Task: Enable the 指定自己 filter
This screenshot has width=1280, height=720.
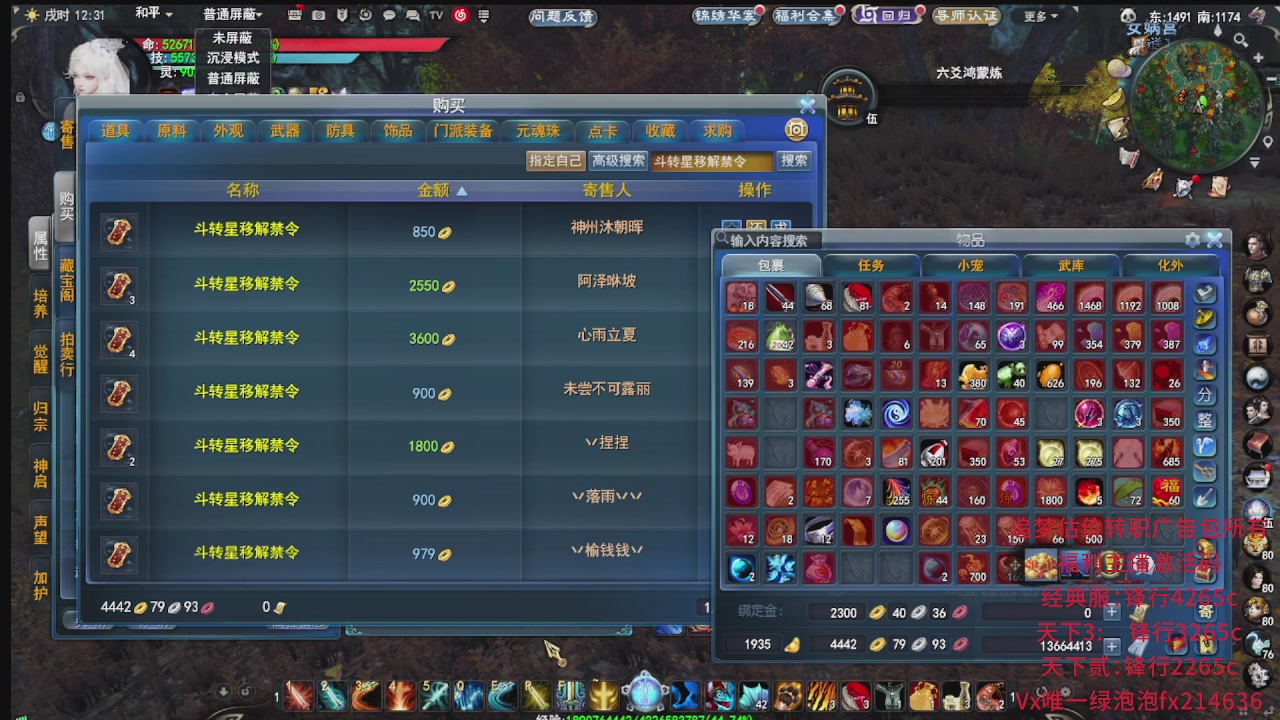Action: tap(556, 160)
